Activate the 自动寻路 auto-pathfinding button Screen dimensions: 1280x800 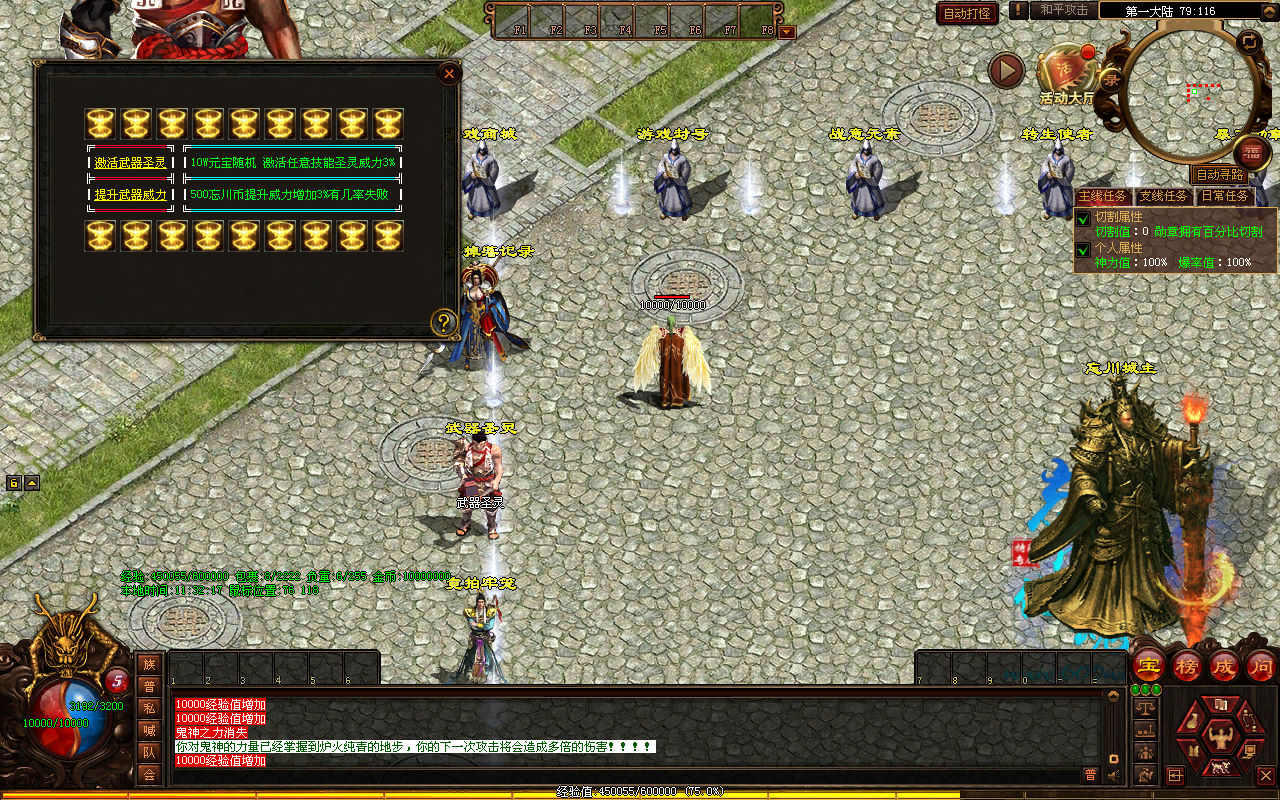1221,174
